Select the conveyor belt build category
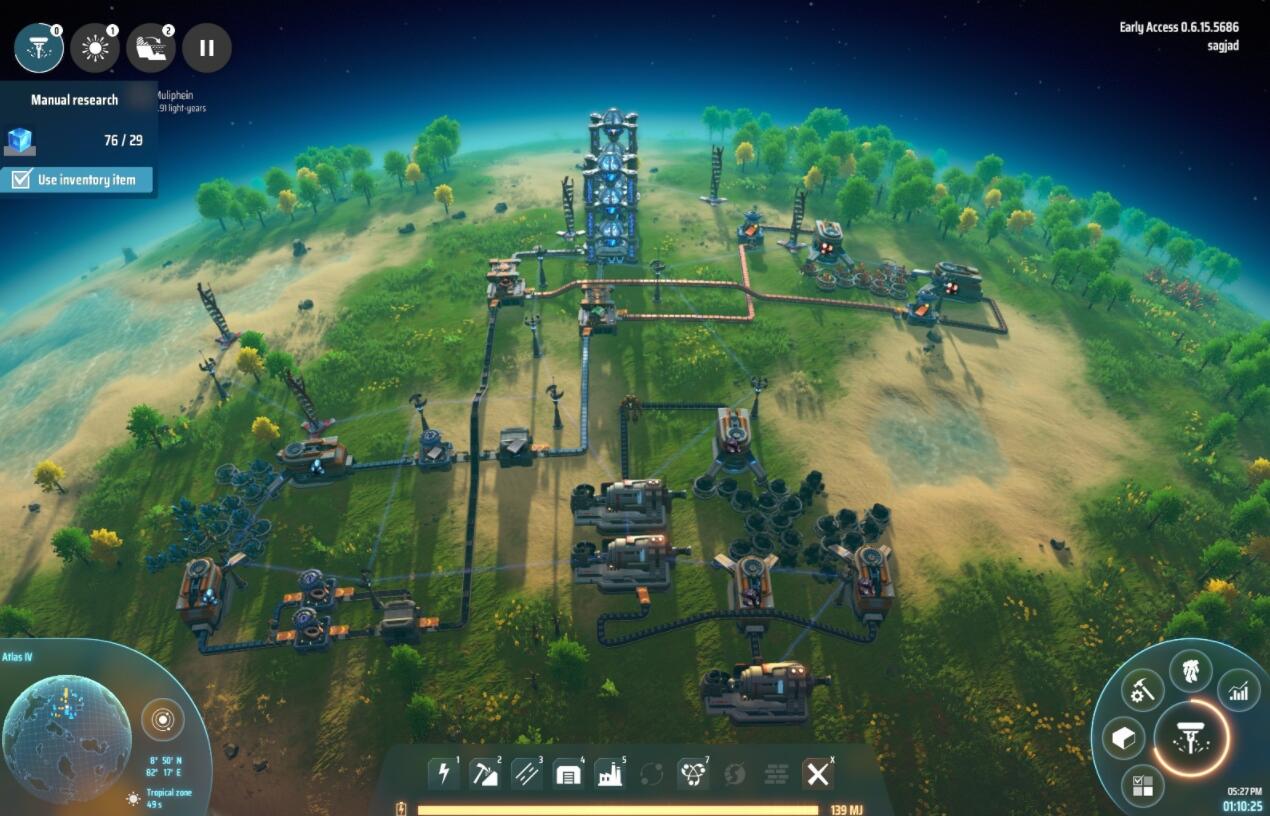 point(527,773)
